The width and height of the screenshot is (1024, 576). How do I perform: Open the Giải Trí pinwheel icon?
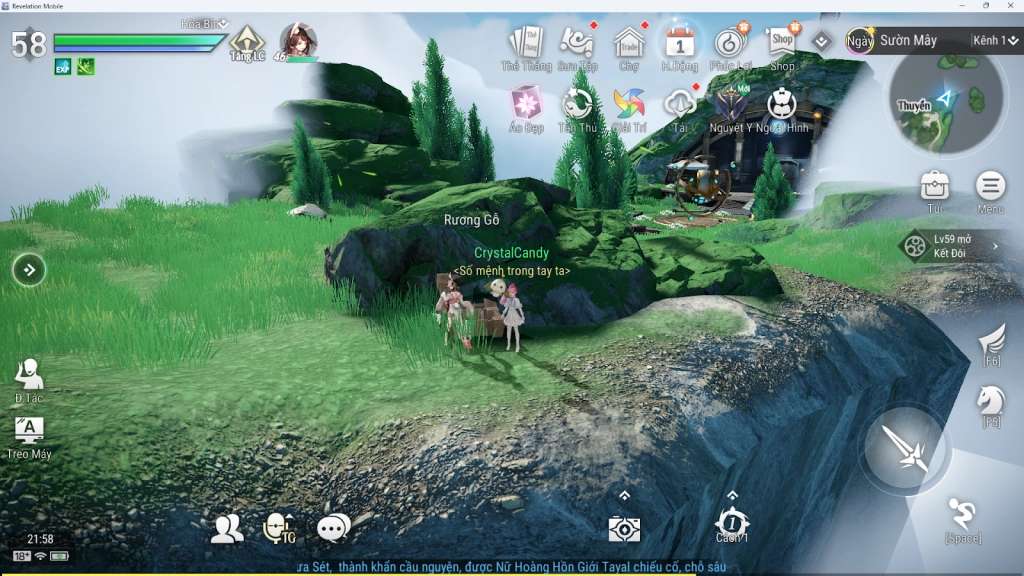point(629,104)
